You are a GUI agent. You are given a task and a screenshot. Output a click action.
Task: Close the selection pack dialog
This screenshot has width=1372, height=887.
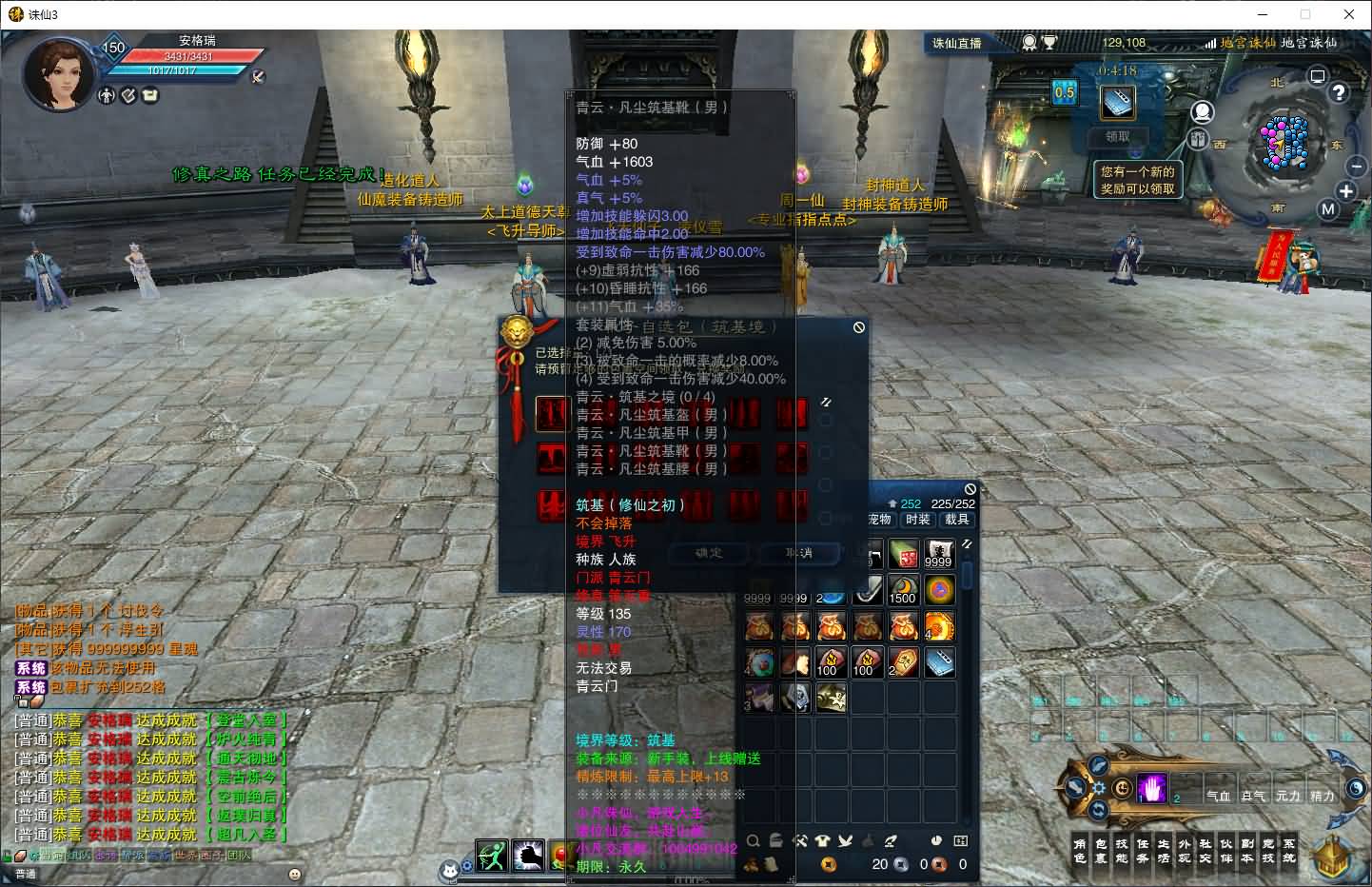pos(859,327)
